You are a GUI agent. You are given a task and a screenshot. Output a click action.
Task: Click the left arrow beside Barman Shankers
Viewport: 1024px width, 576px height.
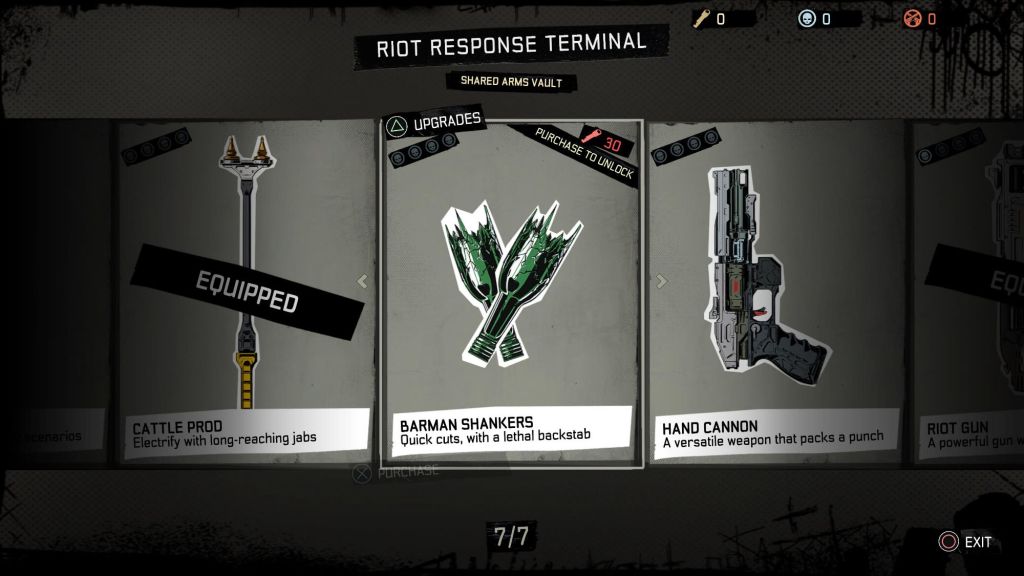click(x=362, y=282)
